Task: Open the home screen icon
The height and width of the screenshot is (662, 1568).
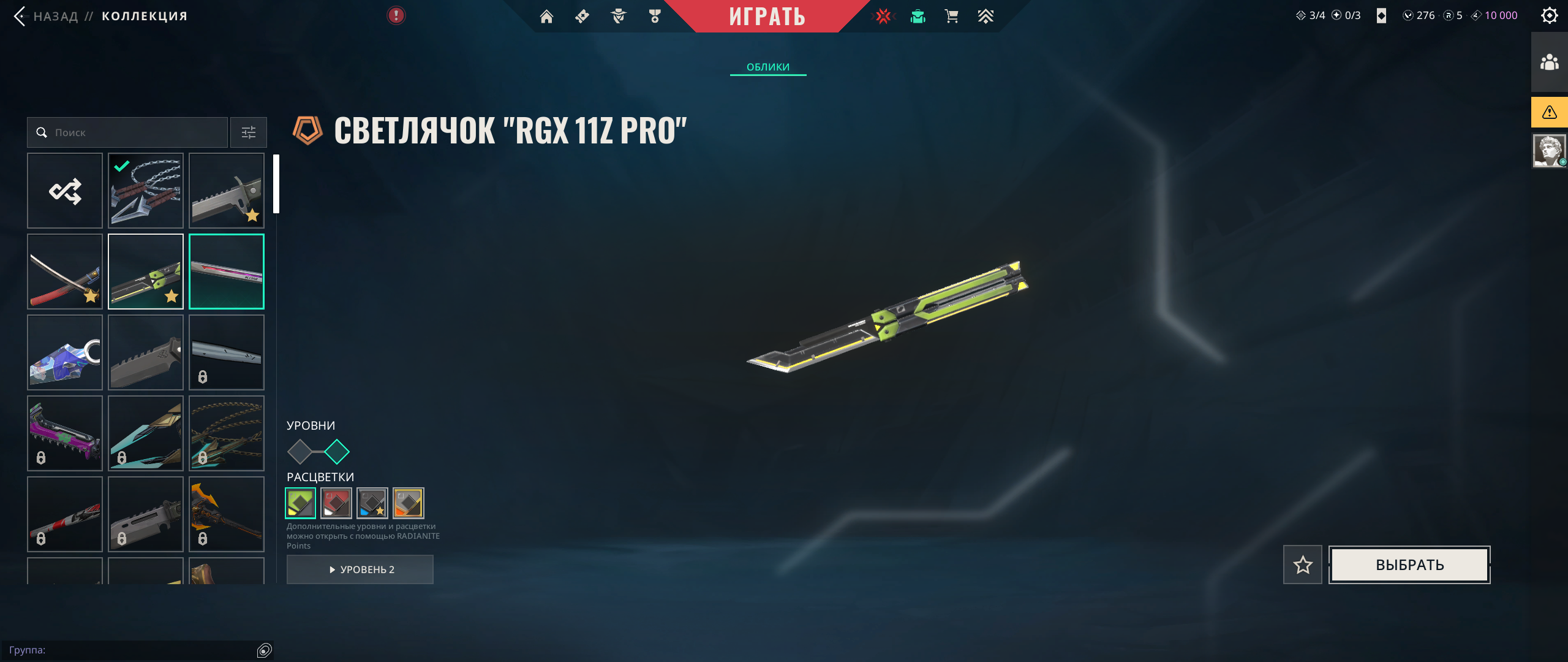Action: tap(546, 17)
